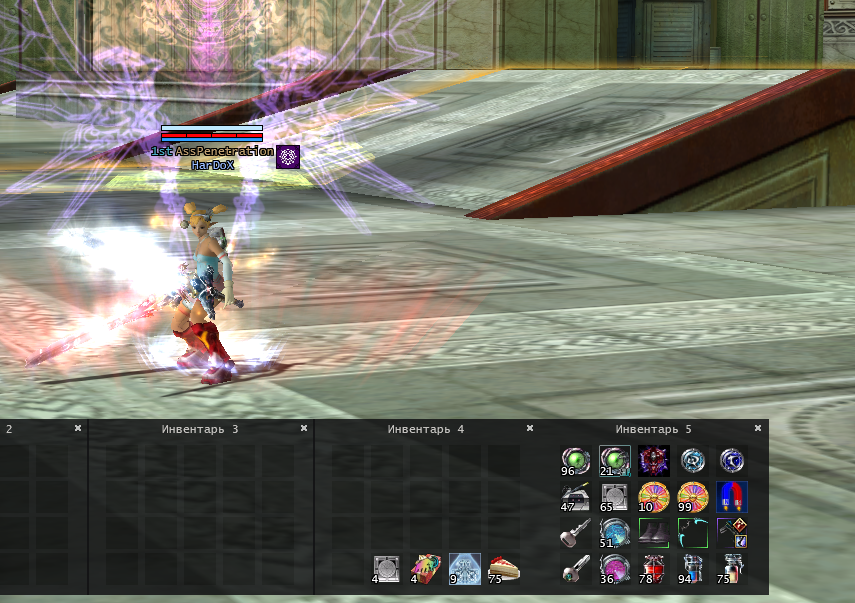
Task: Click the grey stone tablet with count 4
Action: [x=387, y=569]
